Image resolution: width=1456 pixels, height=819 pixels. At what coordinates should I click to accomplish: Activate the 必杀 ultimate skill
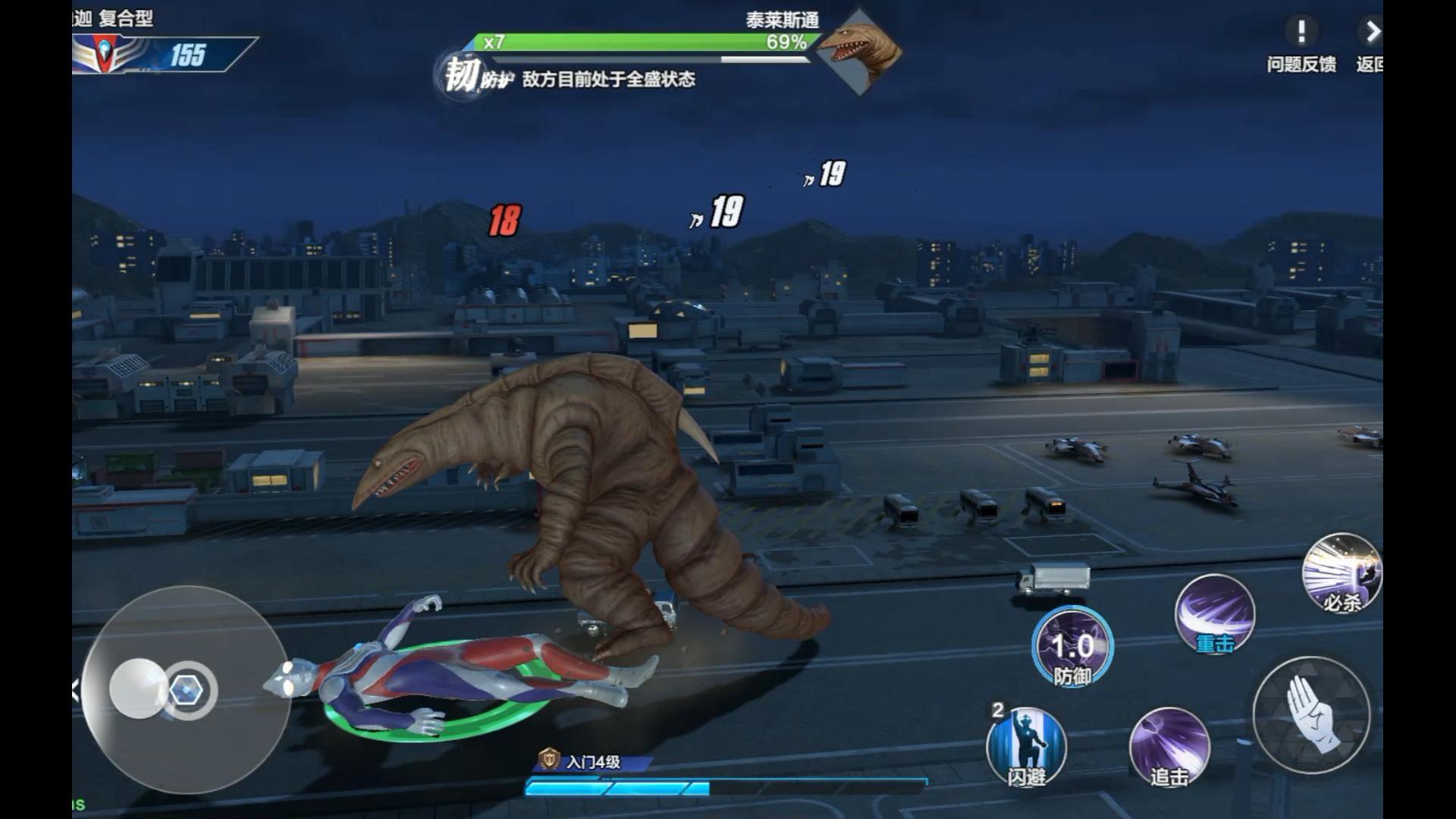[1341, 573]
